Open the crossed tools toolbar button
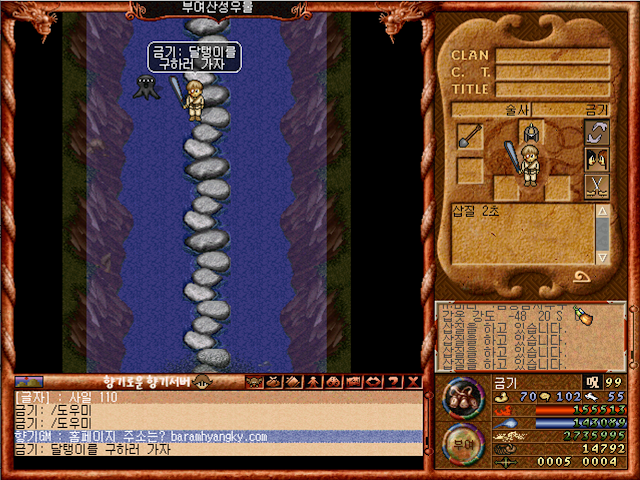The width and height of the screenshot is (640, 480). click(273, 382)
